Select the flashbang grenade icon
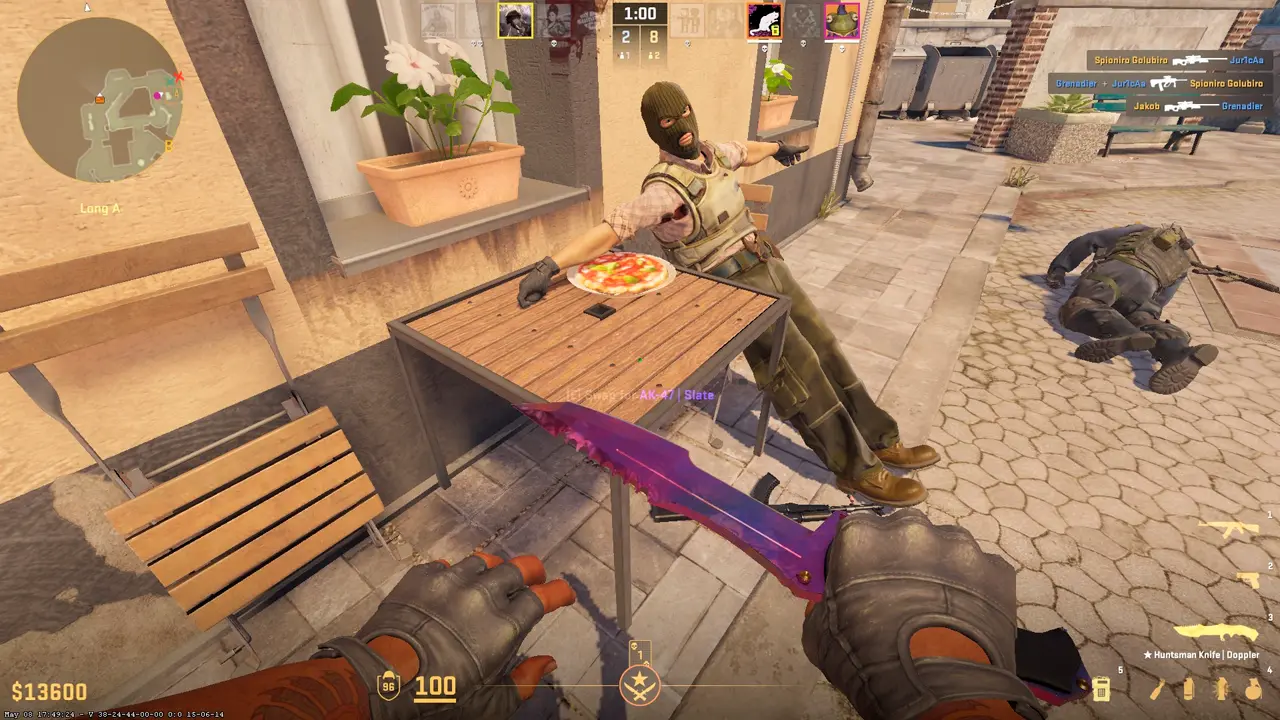Screen dimensions: 1280x720 click(x=1221, y=688)
